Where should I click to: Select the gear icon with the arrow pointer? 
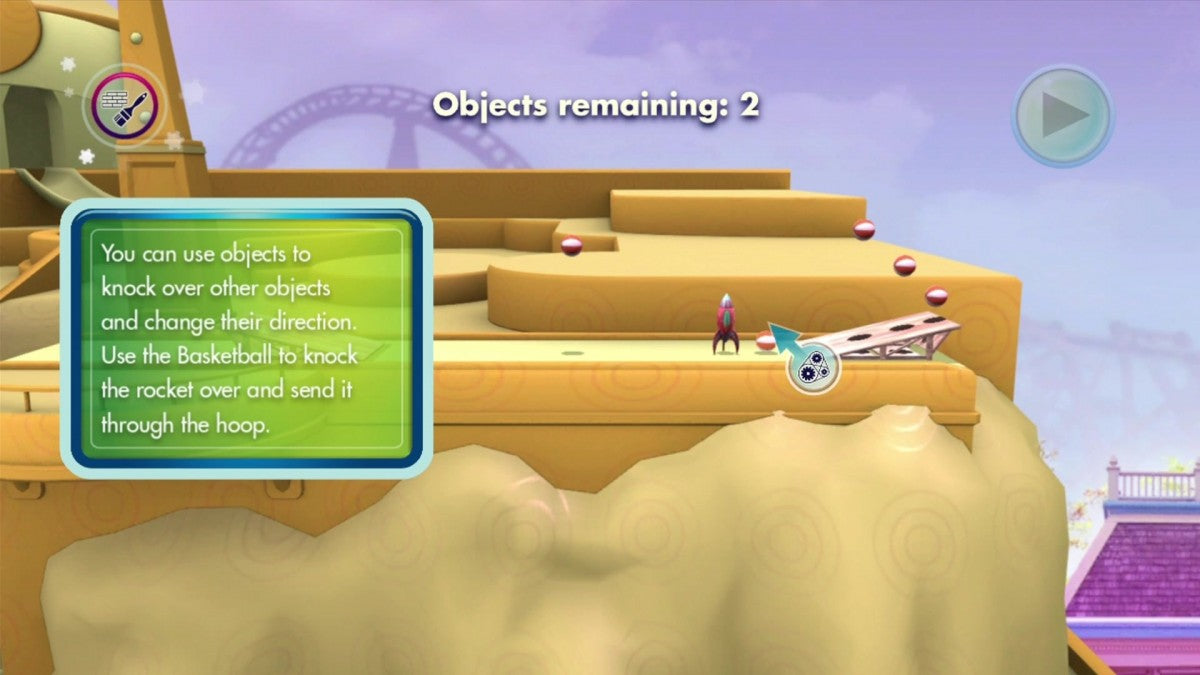click(x=812, y=368)
